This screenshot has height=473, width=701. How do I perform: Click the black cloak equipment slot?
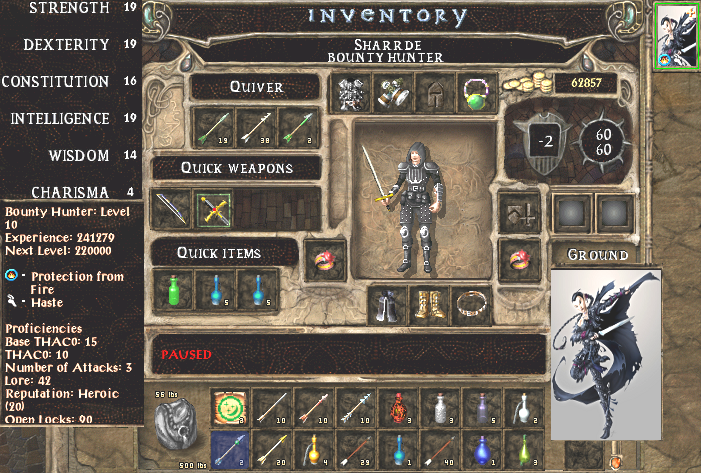click(x=388, y=305)
